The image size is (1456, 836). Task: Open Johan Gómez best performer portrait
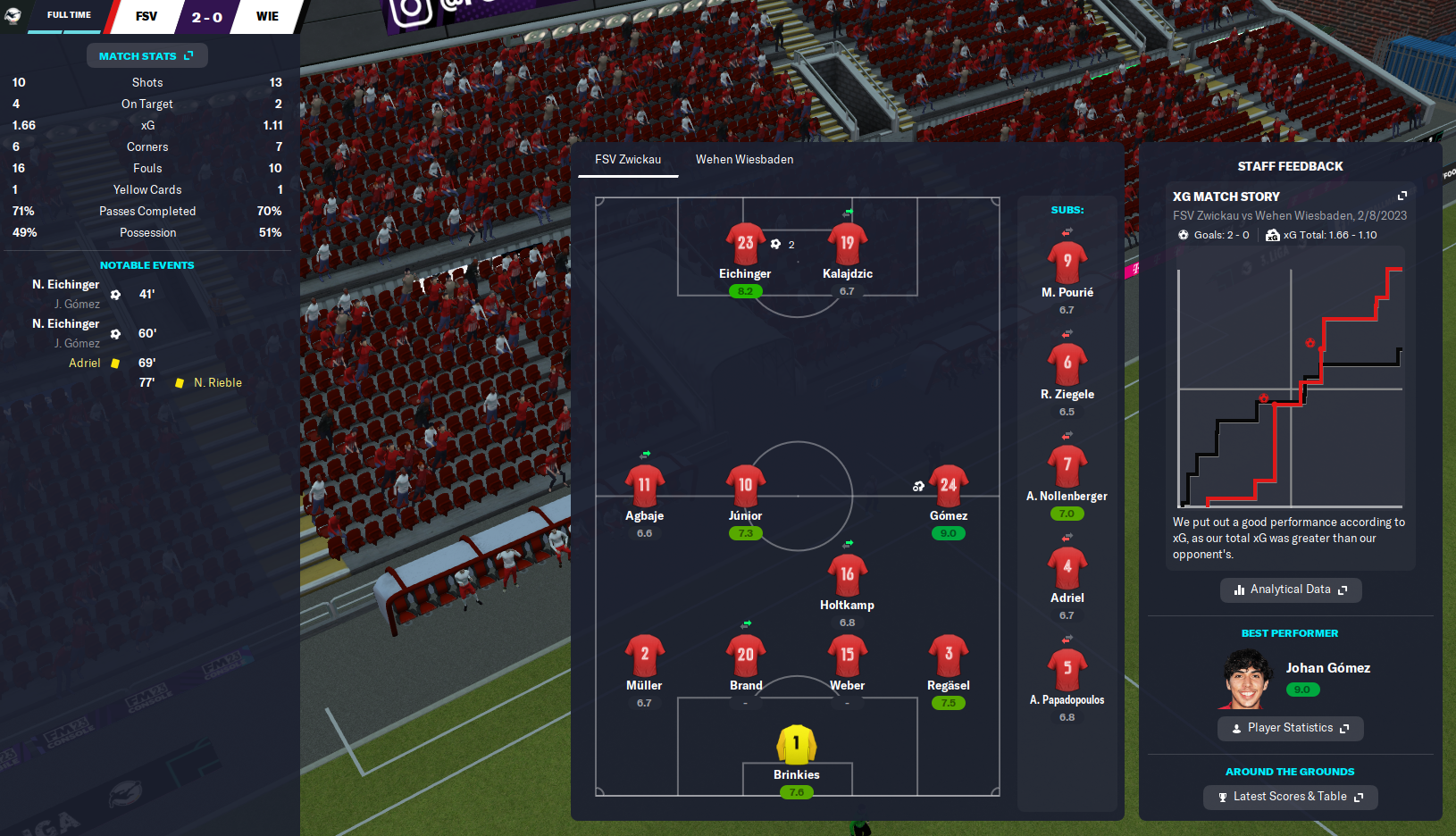tap(1247, 679)
